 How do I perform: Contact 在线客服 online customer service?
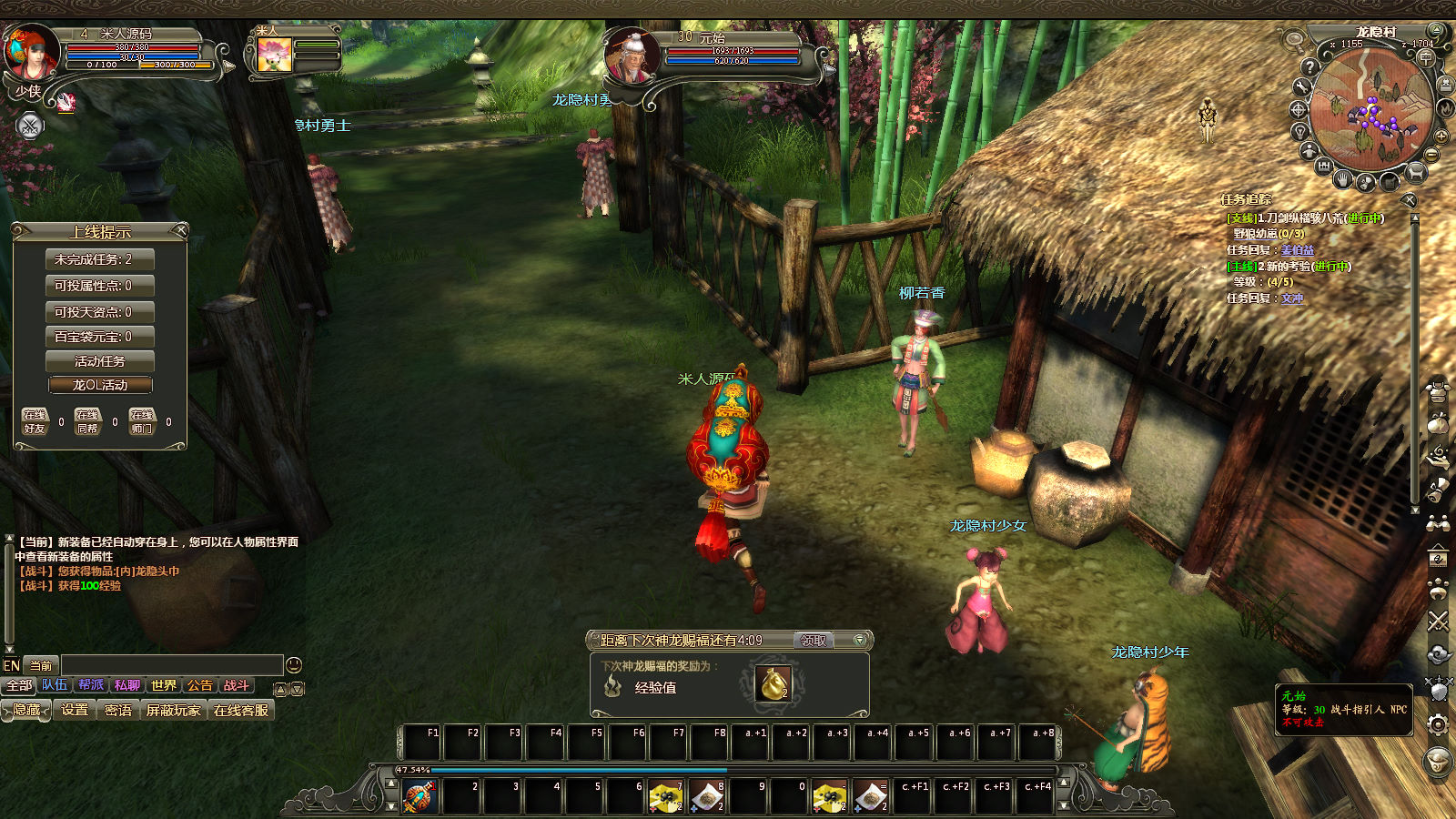[x=241, y=710]
